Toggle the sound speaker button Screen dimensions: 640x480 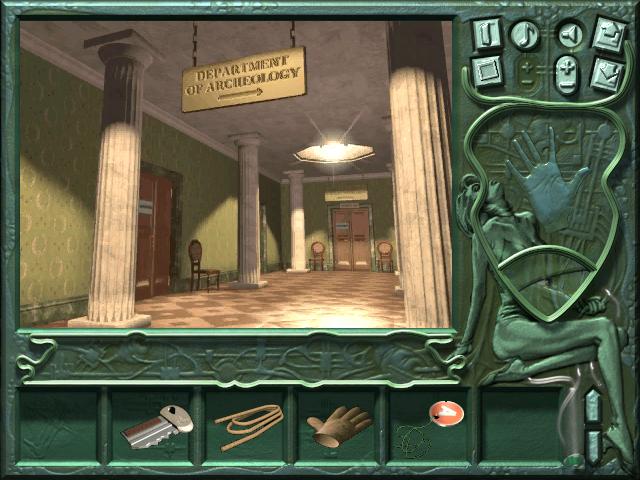coord(568,35)
